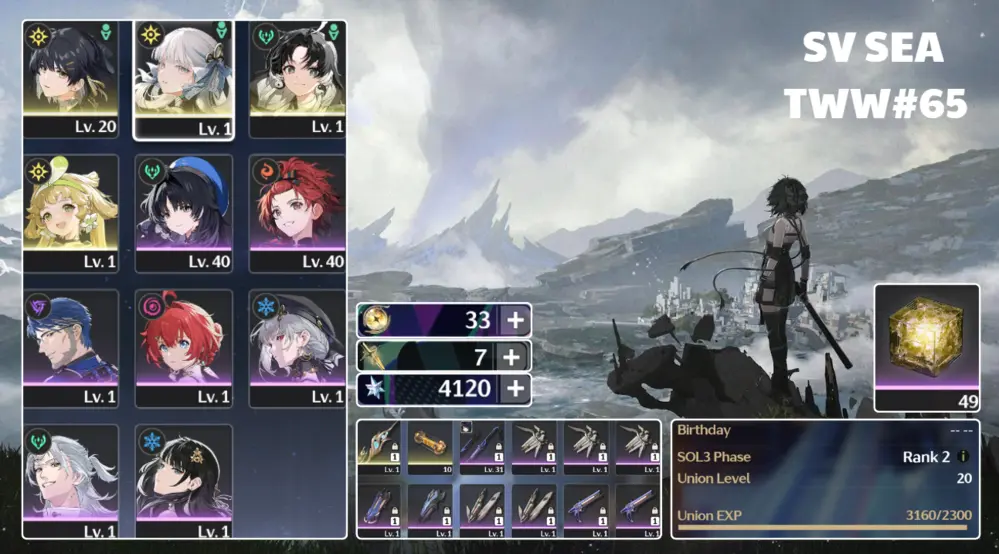
Task: Choose the black-haired girl with gold hairpin
Action: coord(184,480)
